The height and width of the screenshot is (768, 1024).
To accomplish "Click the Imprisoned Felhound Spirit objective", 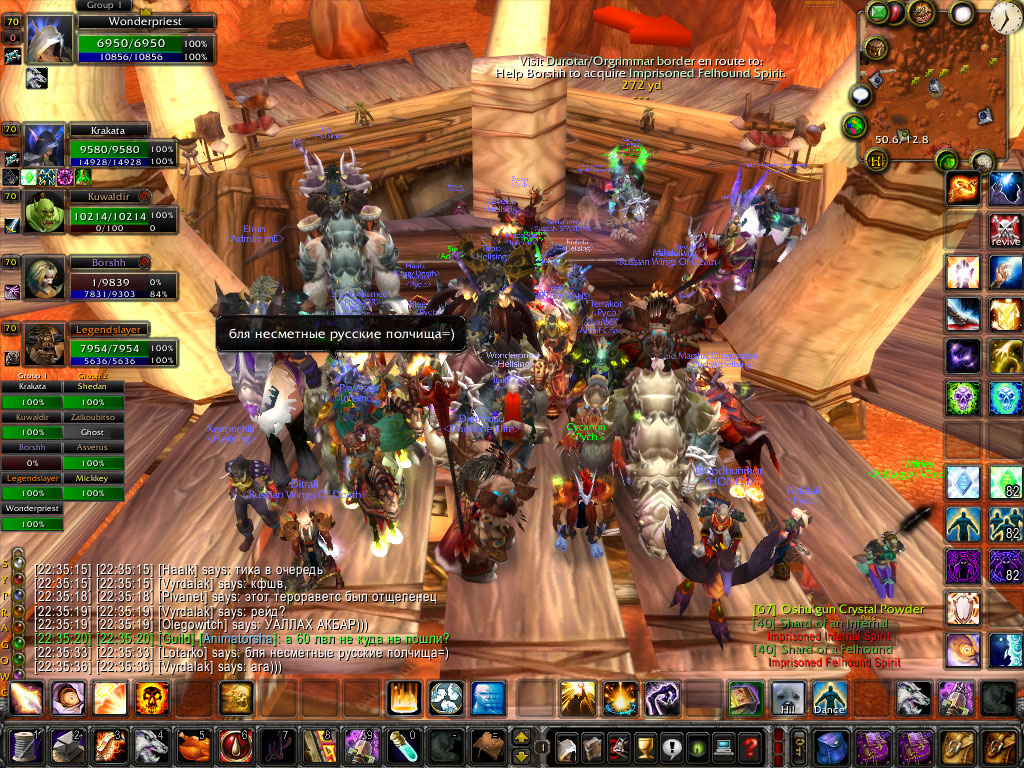I will click(834, 662).
